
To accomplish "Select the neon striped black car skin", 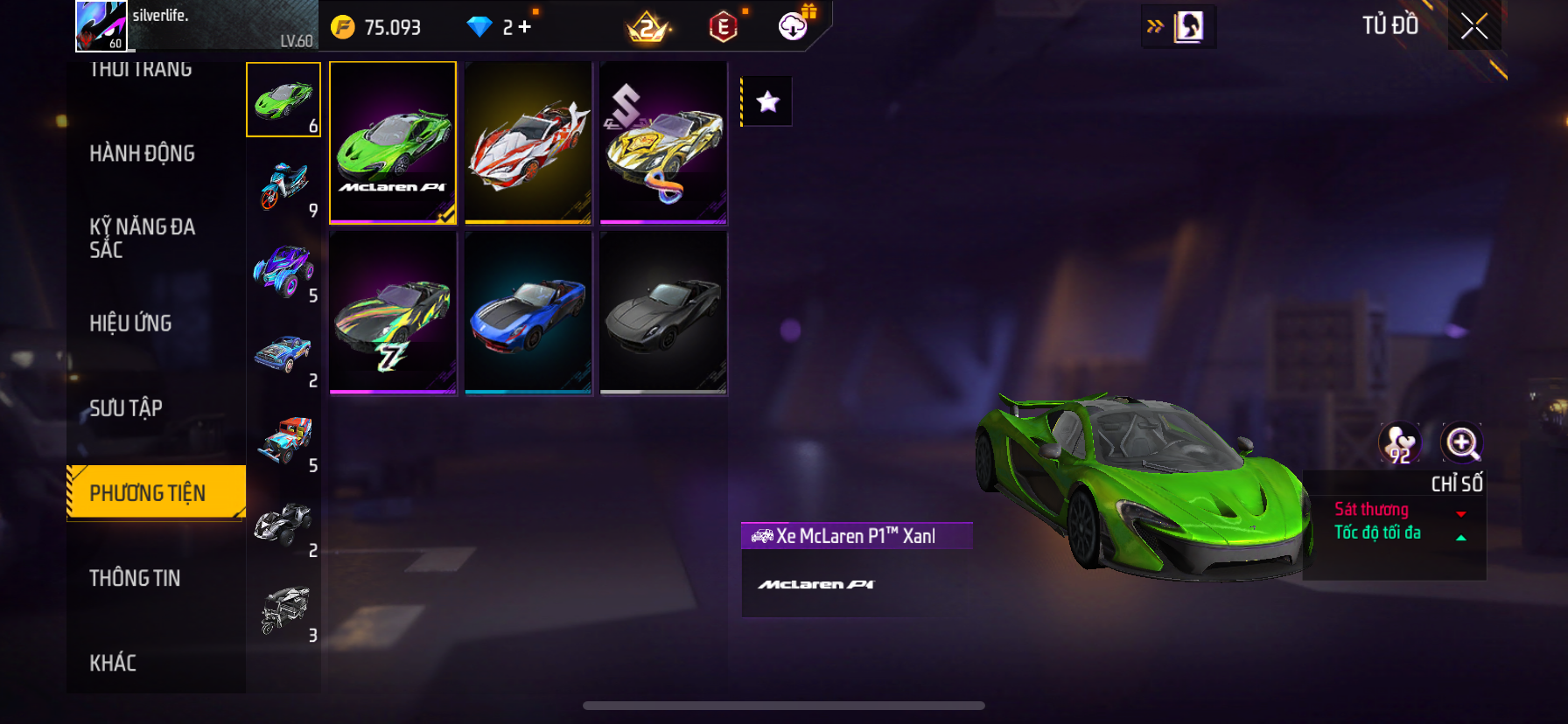I will pyautogui.click(x=393, y=313).
